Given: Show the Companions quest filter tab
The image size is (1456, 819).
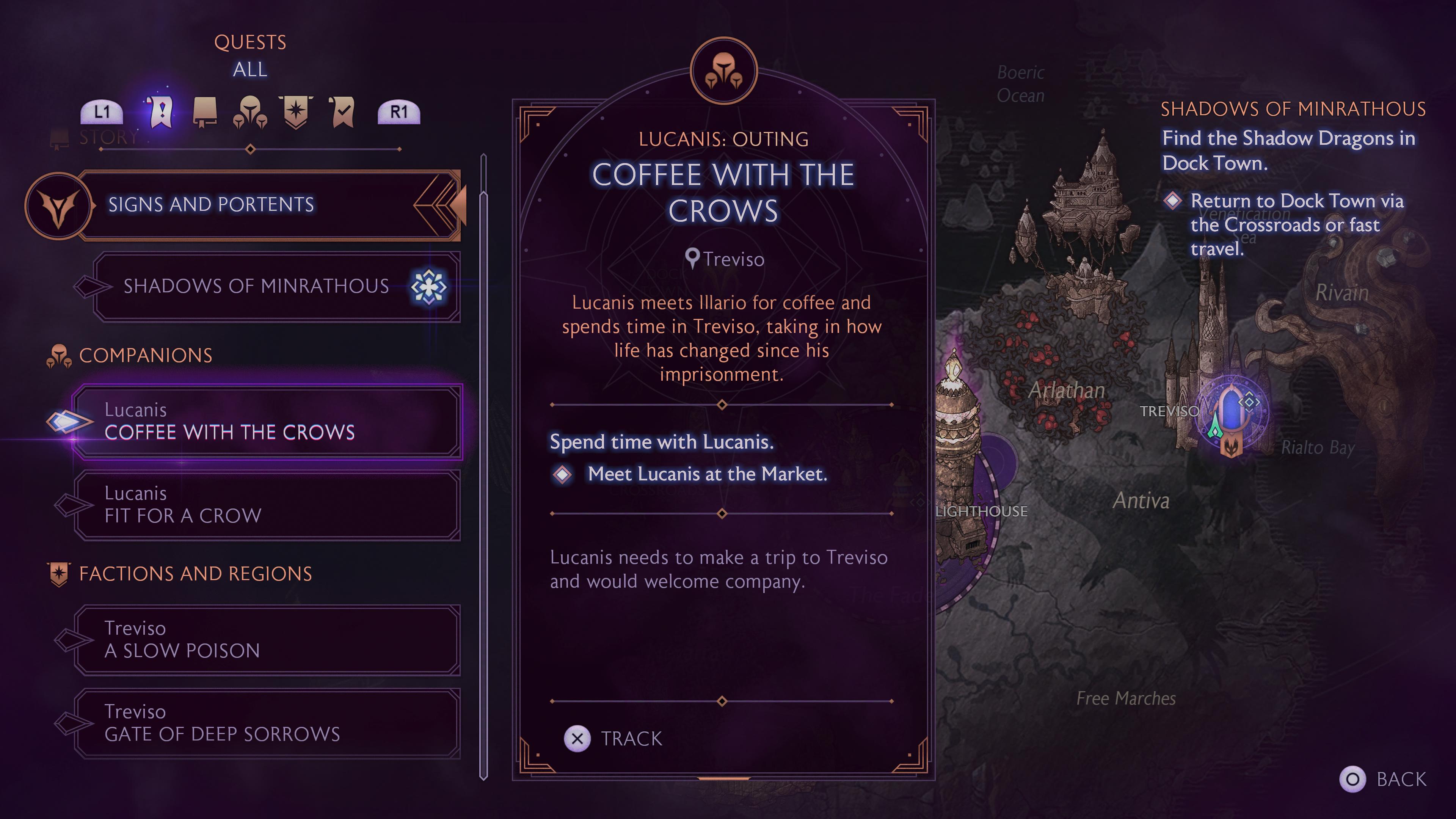Looking at the screenshot, I should pos(250,111).
